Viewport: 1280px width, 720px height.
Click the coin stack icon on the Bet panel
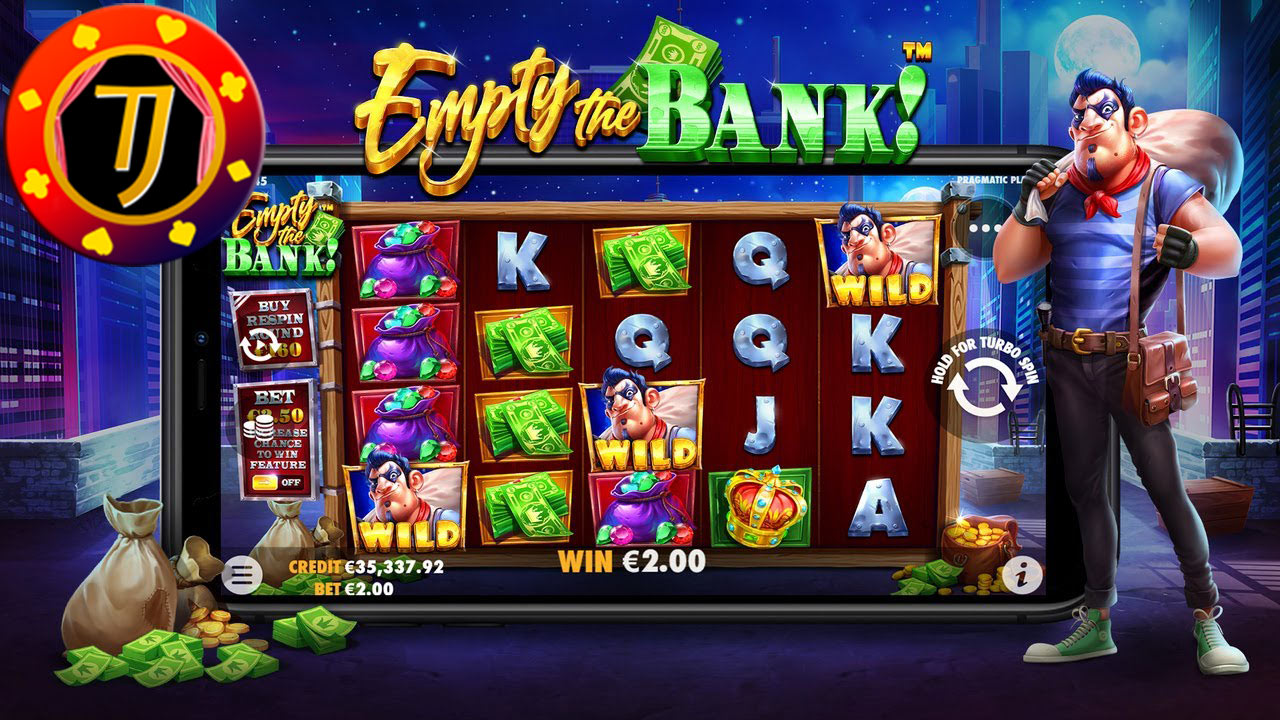coord(263,428)
